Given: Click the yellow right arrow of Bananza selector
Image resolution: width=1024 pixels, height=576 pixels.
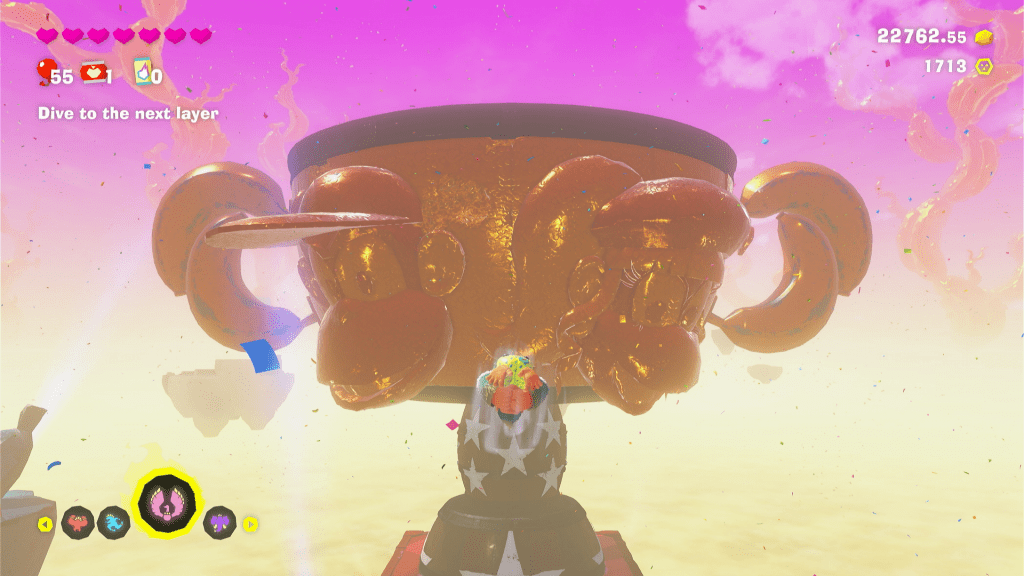Looking at the screenshot, I should (251, 523).
